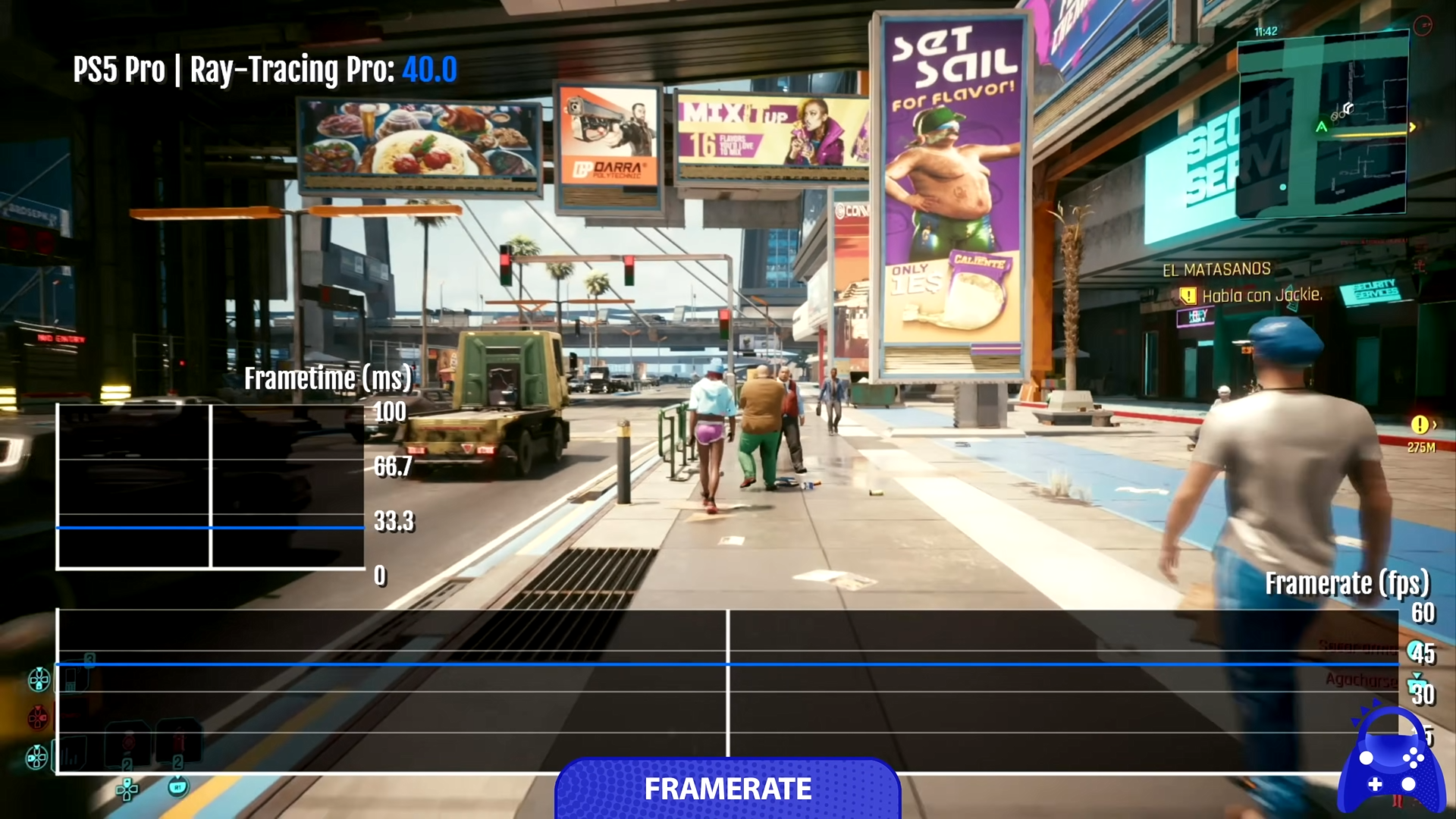
Task: Click the blue FRAMERATE banner
Action: click(x=727, y=789)
